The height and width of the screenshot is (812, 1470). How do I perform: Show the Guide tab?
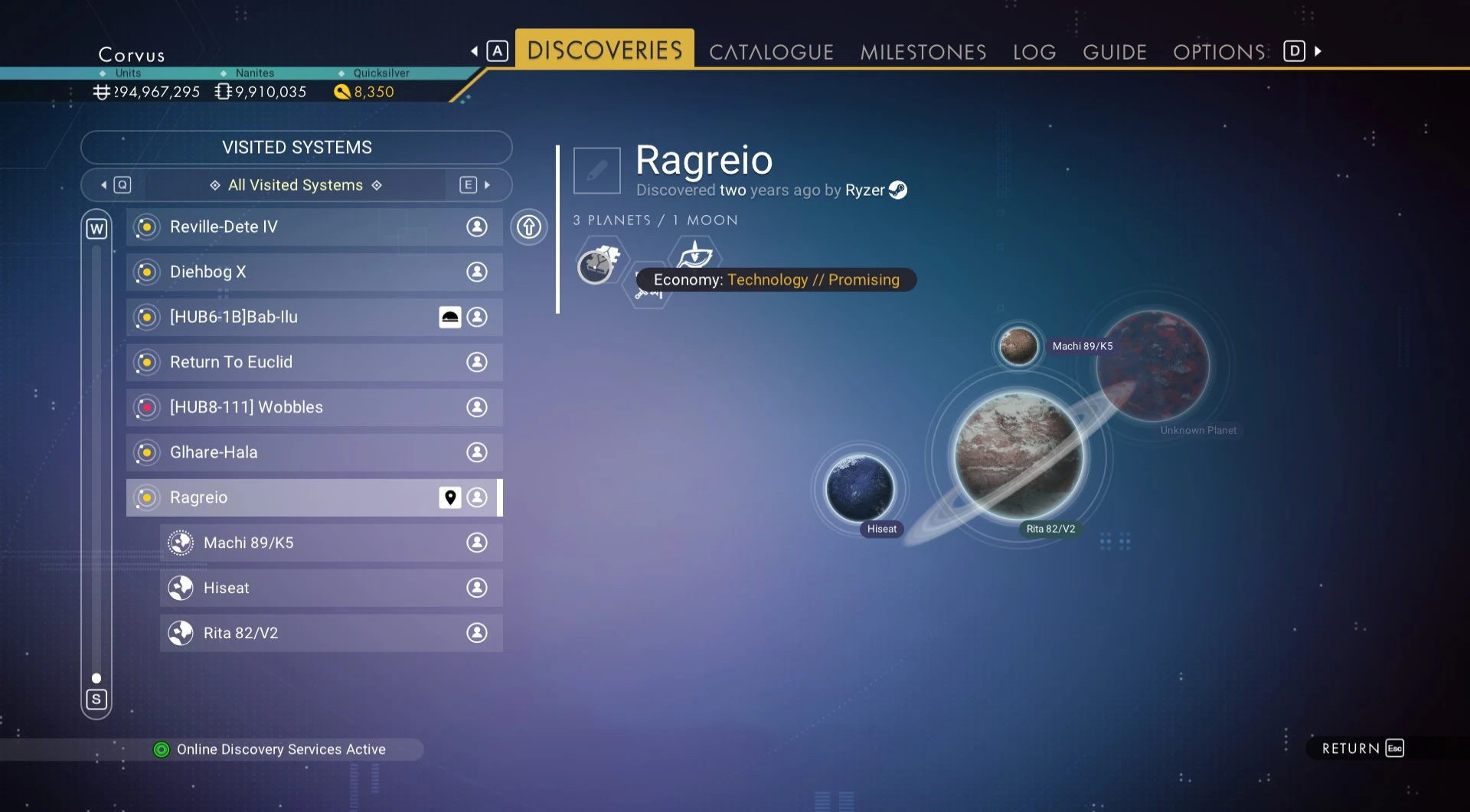tap(1114, 52)
